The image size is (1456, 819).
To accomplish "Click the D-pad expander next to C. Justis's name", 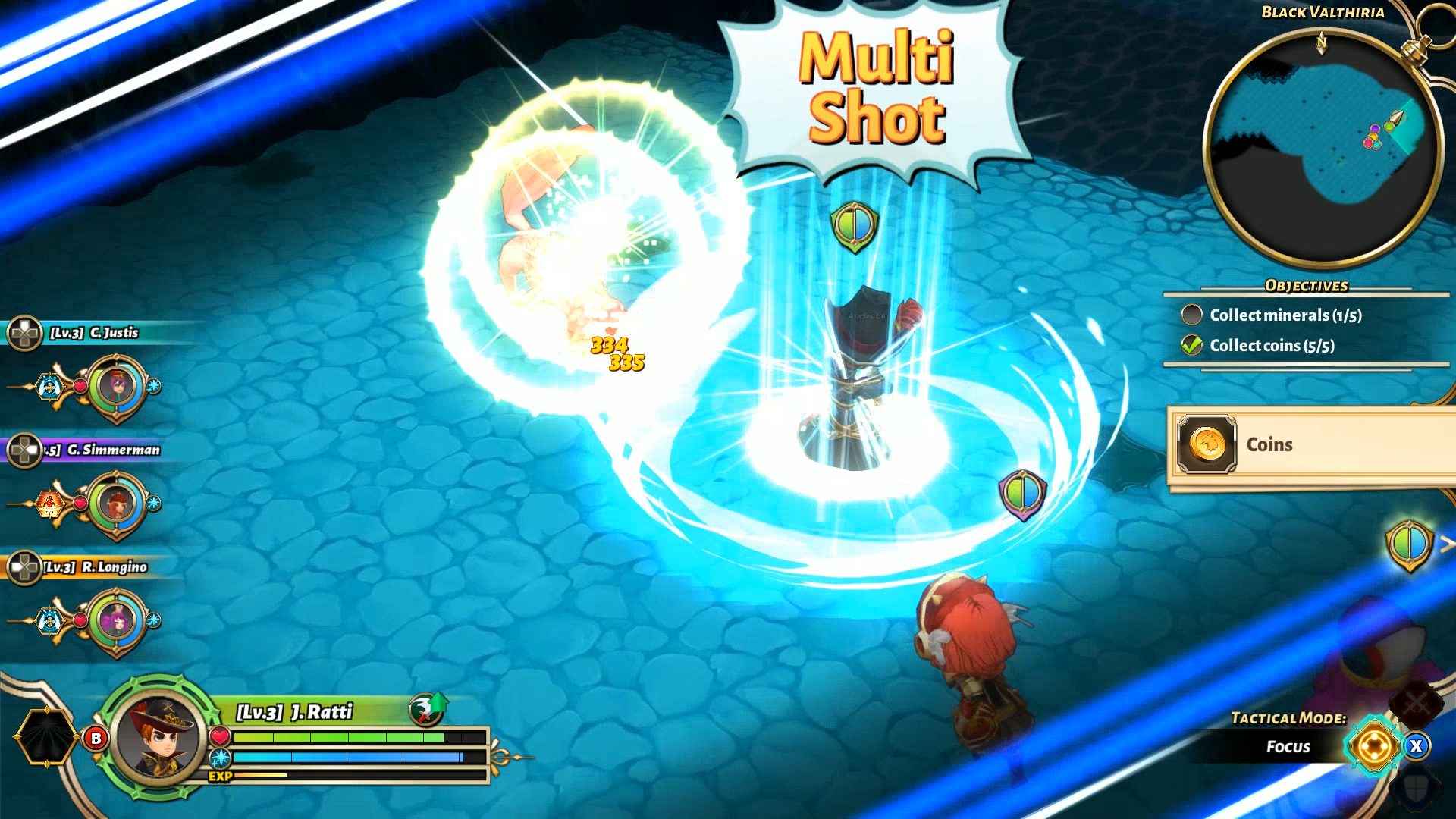I will pyautogui.click(x=25, y=332).
